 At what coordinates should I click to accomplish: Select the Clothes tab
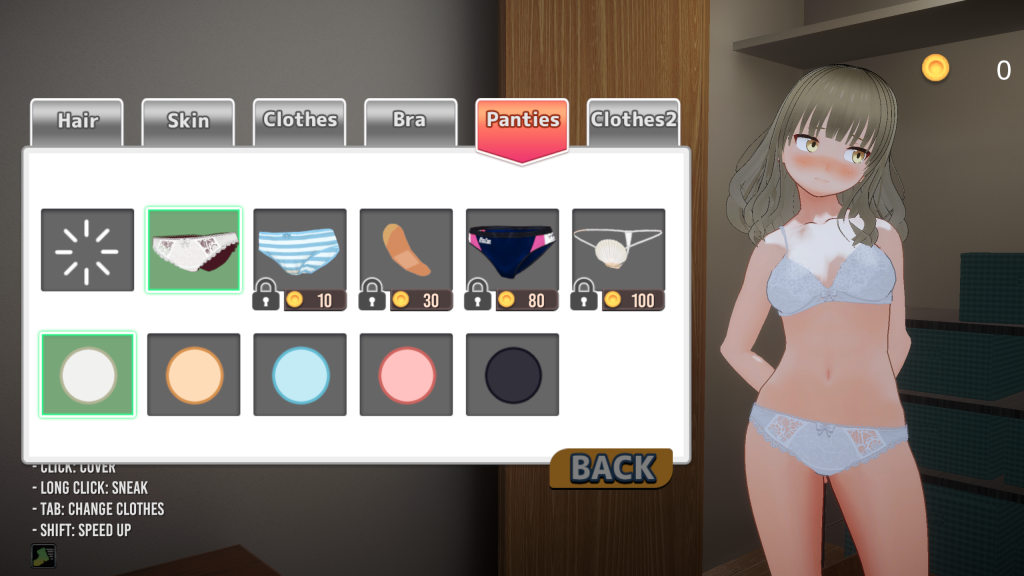click(x=299, y=120)
